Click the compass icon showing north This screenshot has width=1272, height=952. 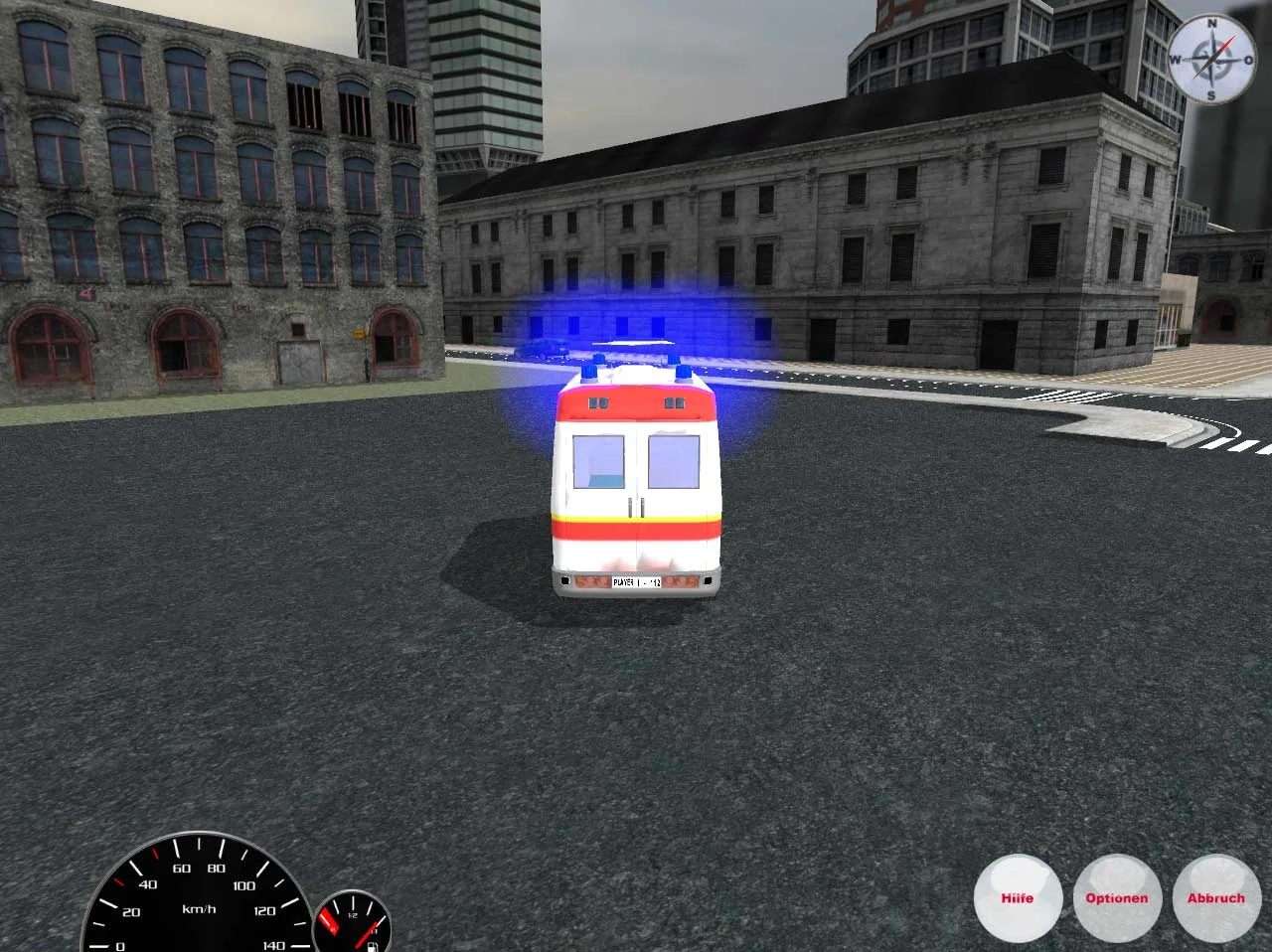(x=1214, y=60)
